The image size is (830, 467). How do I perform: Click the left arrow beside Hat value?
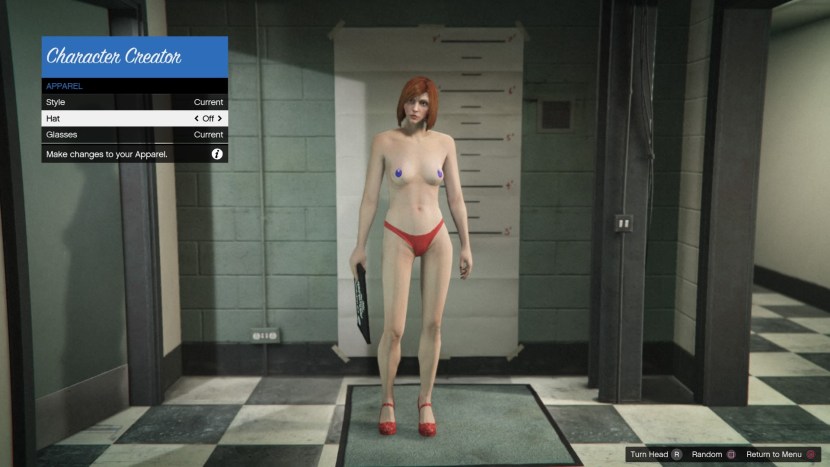197,118
